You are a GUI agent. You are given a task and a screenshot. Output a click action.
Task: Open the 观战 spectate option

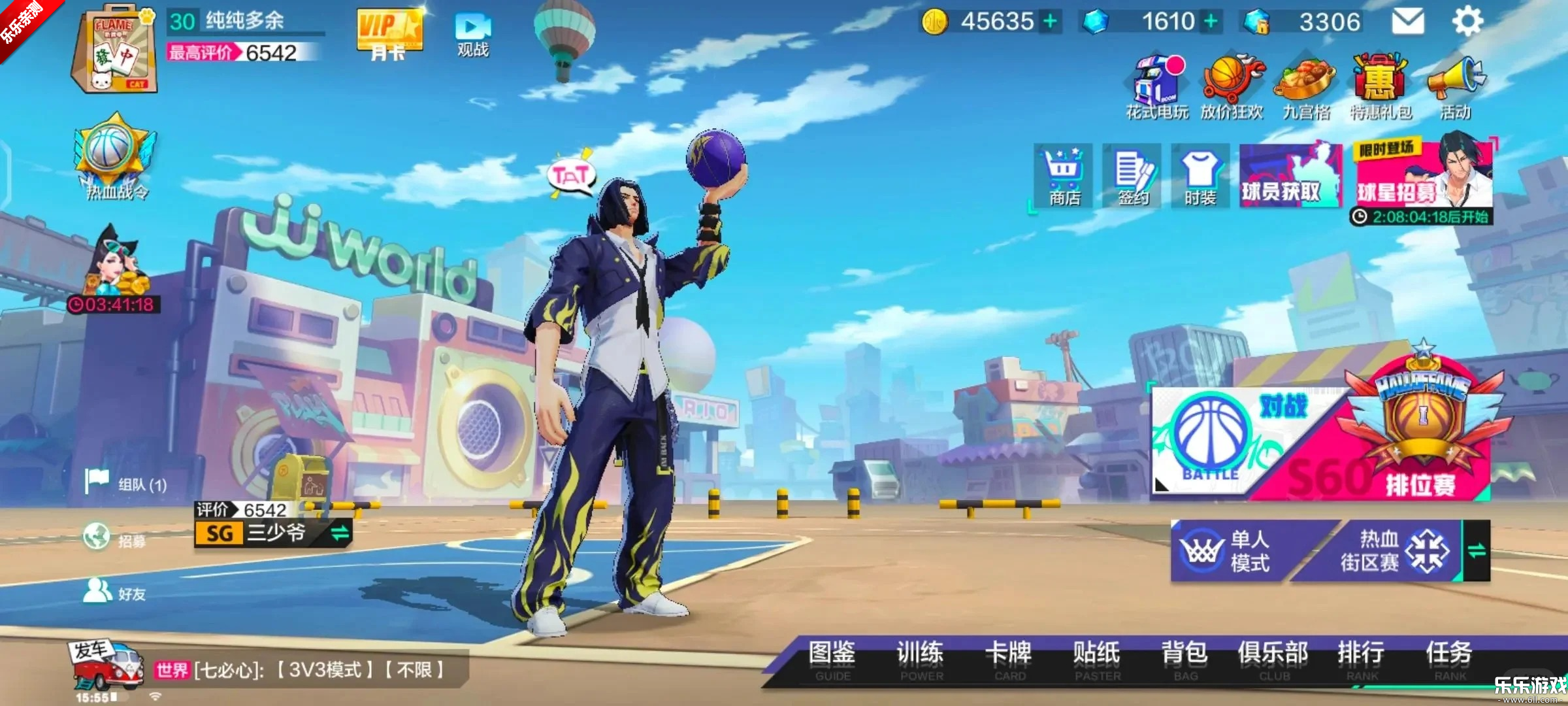(x=473, y=35)
